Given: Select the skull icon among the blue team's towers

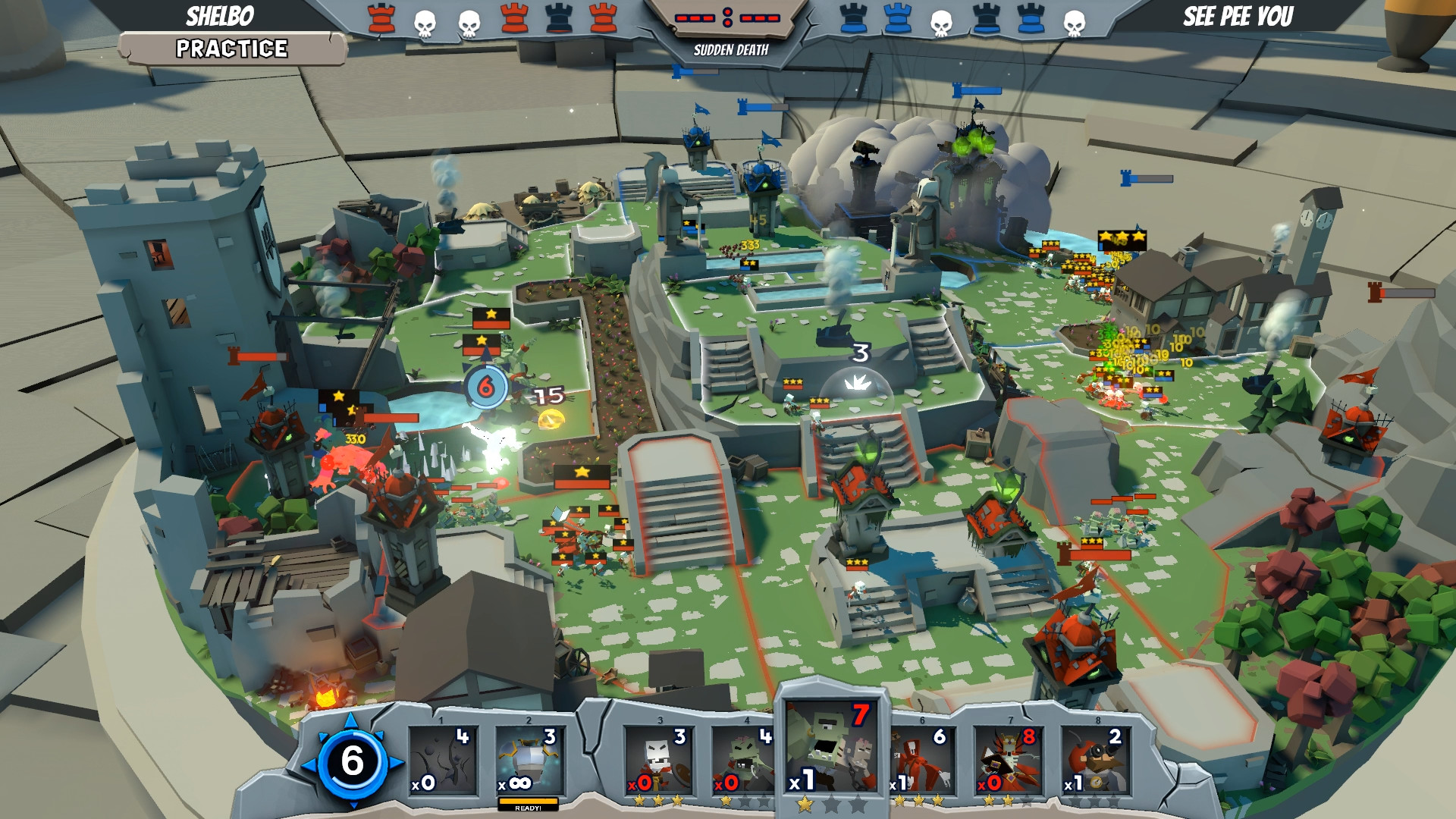Looking at the screenshot, I should [x=941, y=21].
